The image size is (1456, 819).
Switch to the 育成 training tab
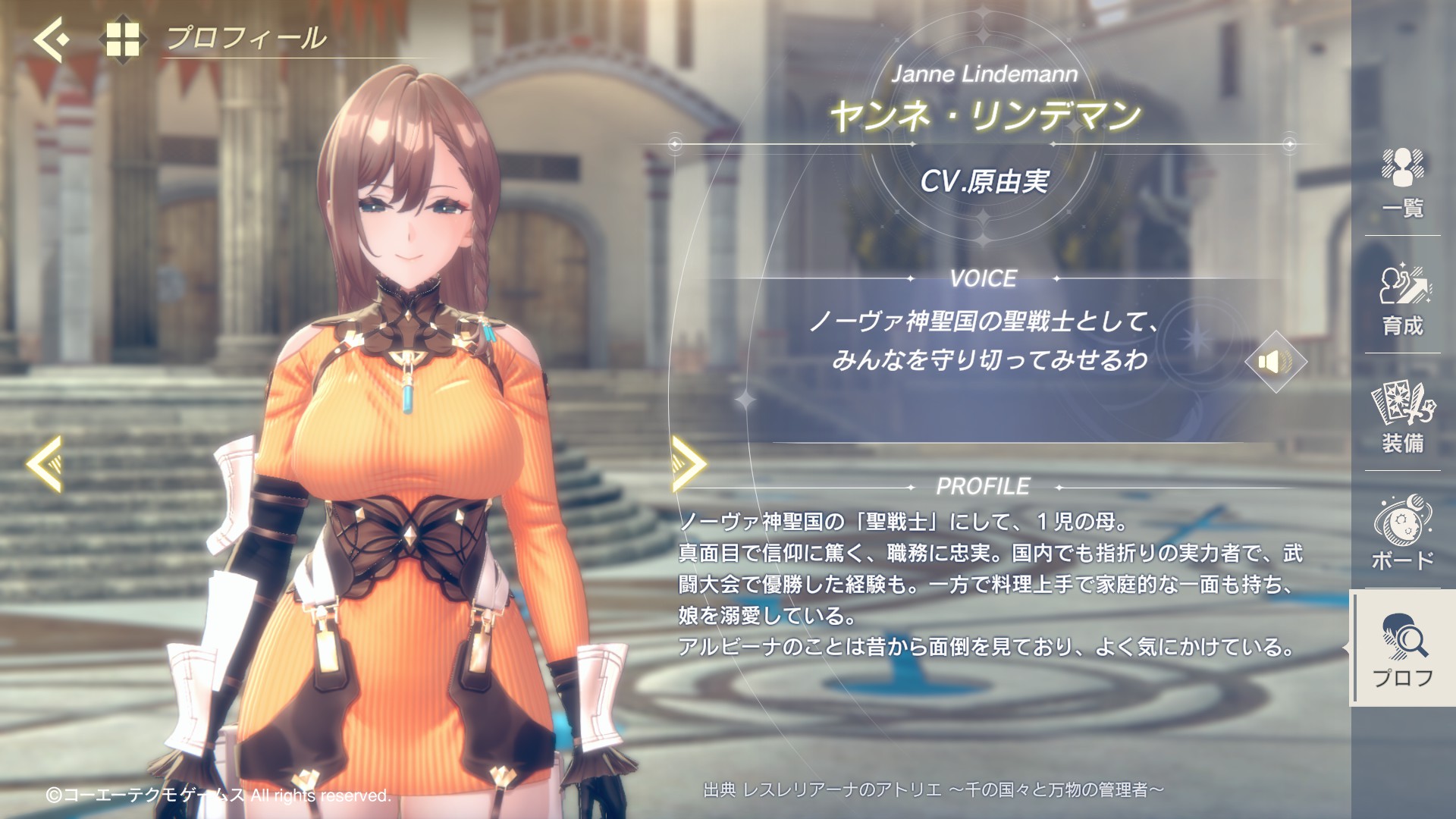click(x=1403, y=300)
